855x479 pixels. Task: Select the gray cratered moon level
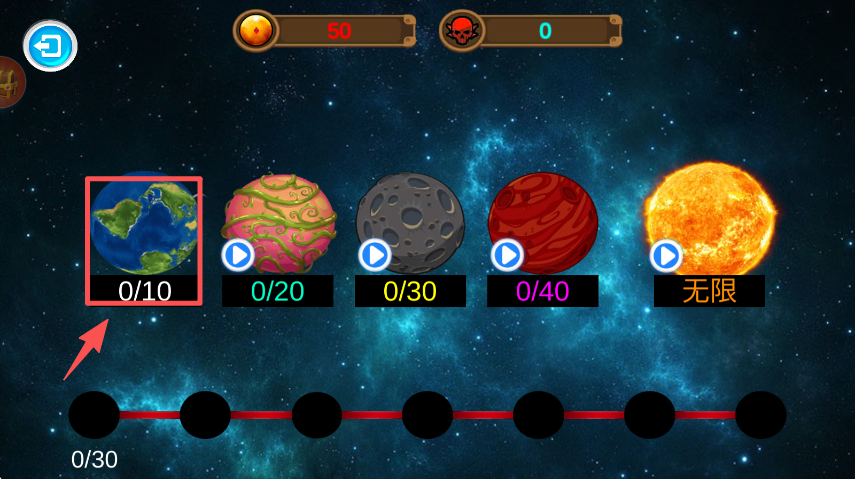pos(410,224)
